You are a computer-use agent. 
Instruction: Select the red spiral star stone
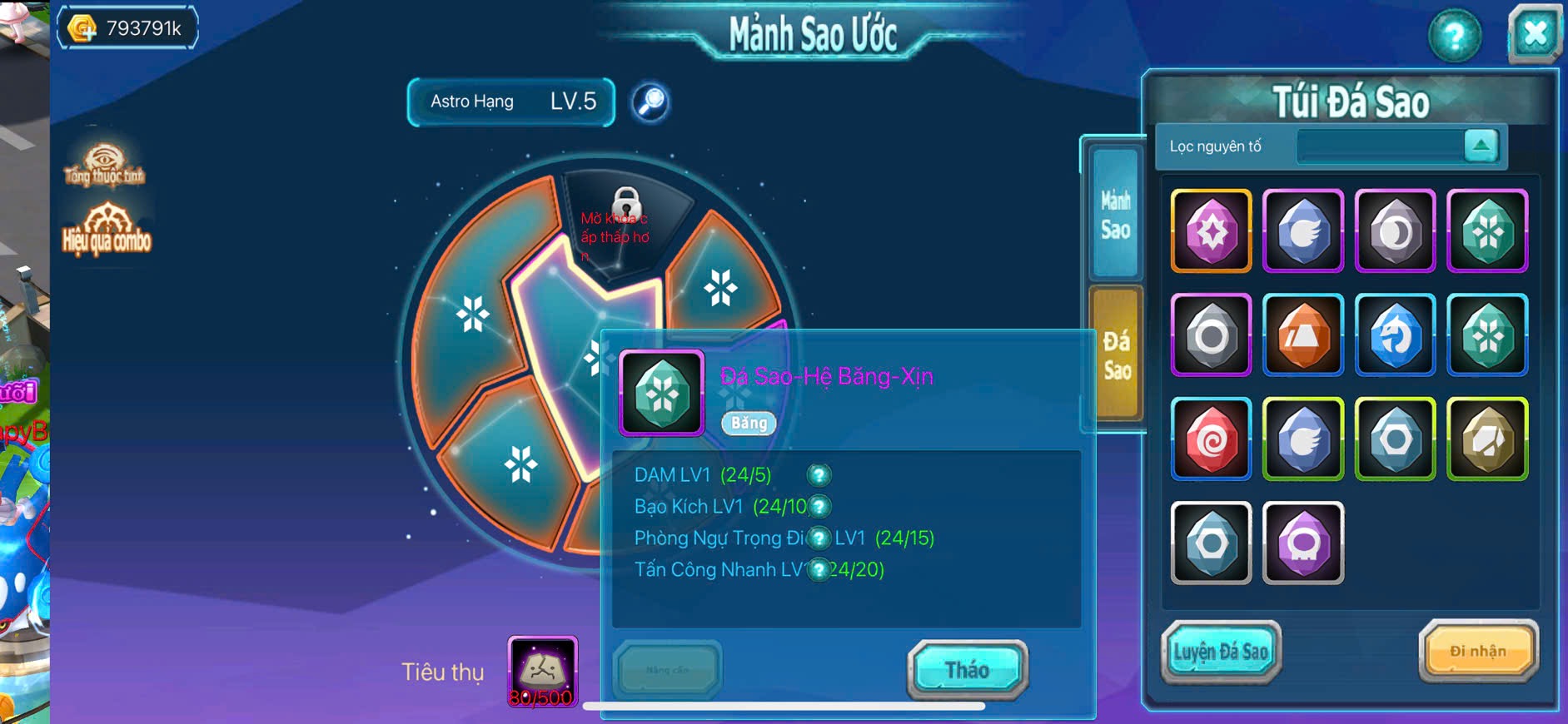[1211, 439]
